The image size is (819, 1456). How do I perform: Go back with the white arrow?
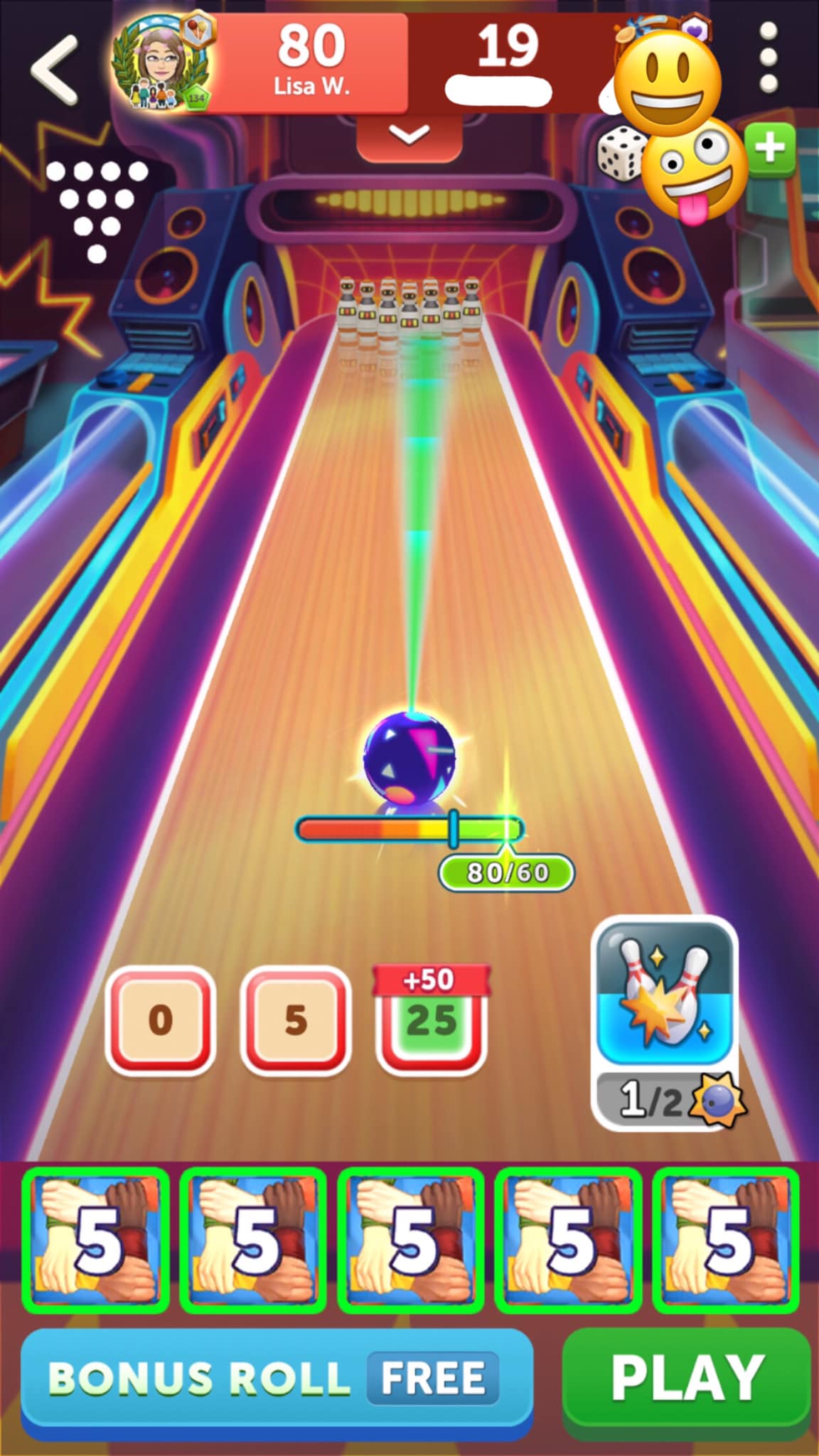click(54, 70)
